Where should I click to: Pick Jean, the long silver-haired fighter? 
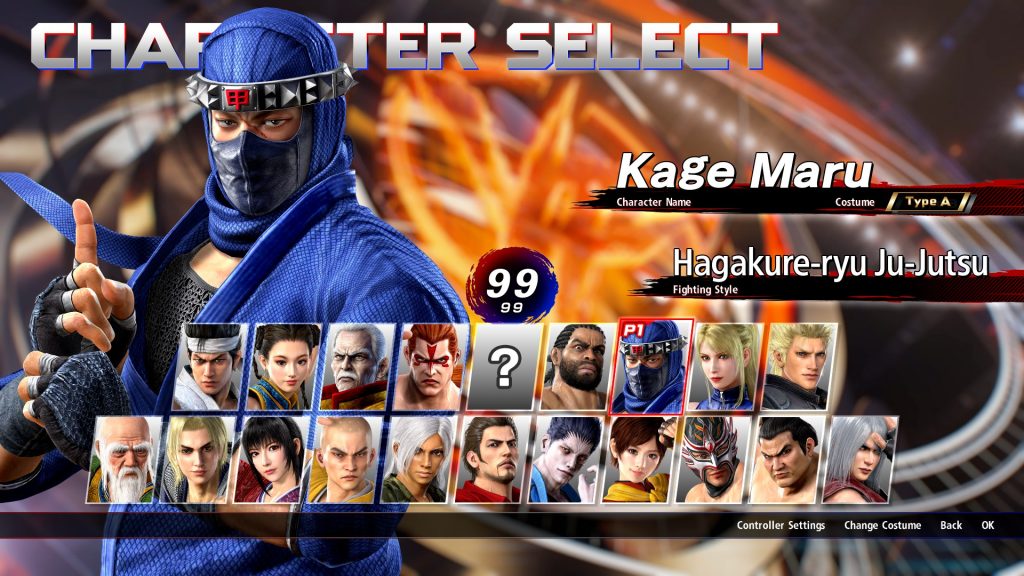click(860, 460)
